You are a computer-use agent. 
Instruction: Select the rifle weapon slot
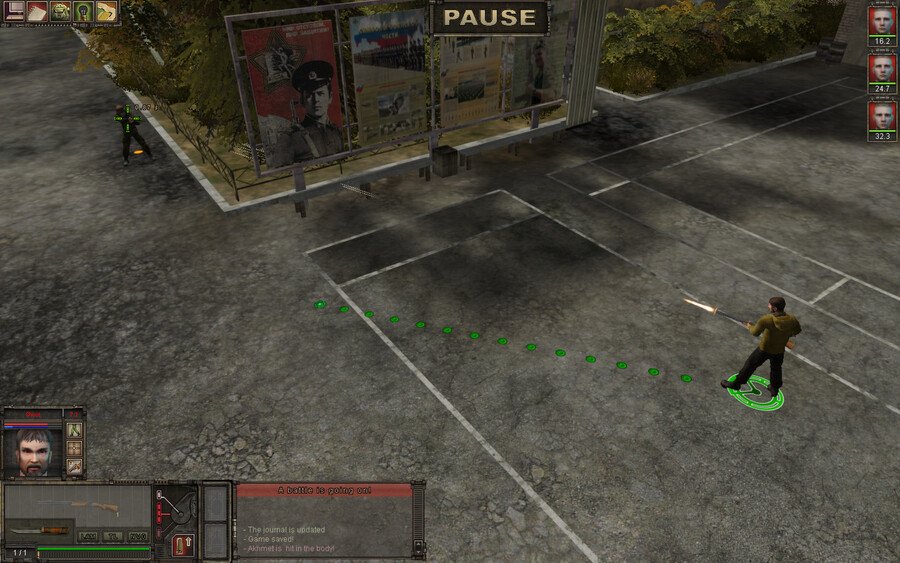[78, 505]
